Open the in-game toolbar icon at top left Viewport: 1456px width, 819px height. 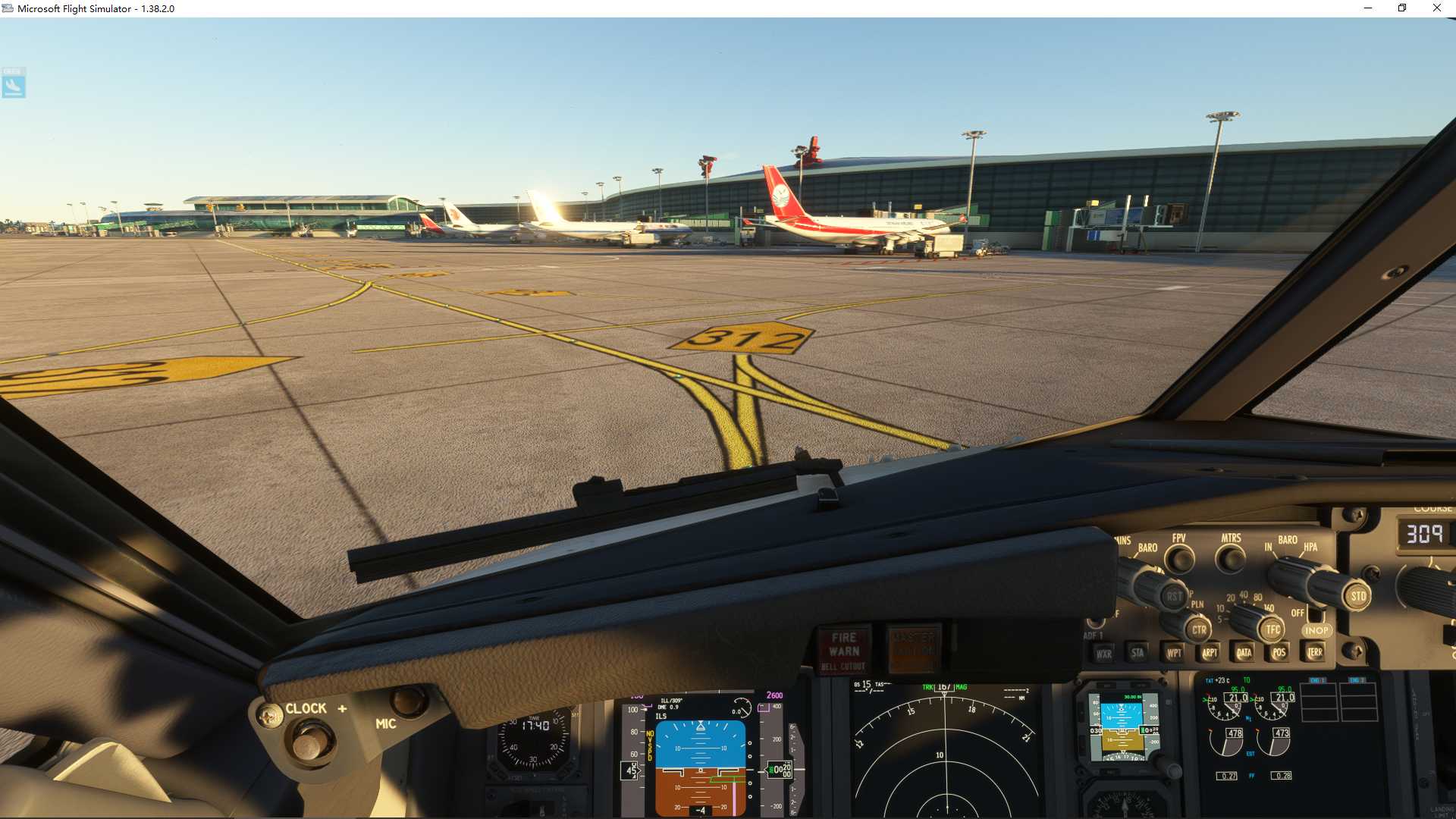point(13,83)
